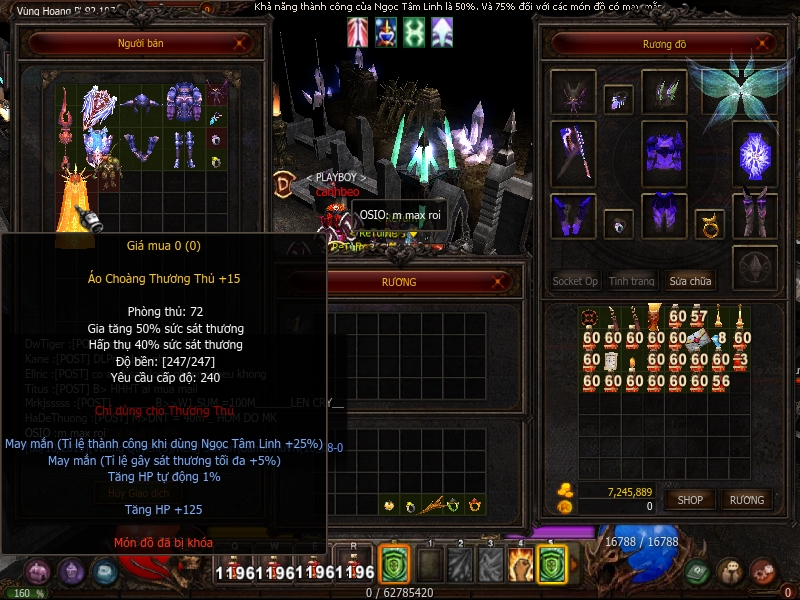Close the Người bán shop window
Viewport: 800px width, 600px height.
240,43
